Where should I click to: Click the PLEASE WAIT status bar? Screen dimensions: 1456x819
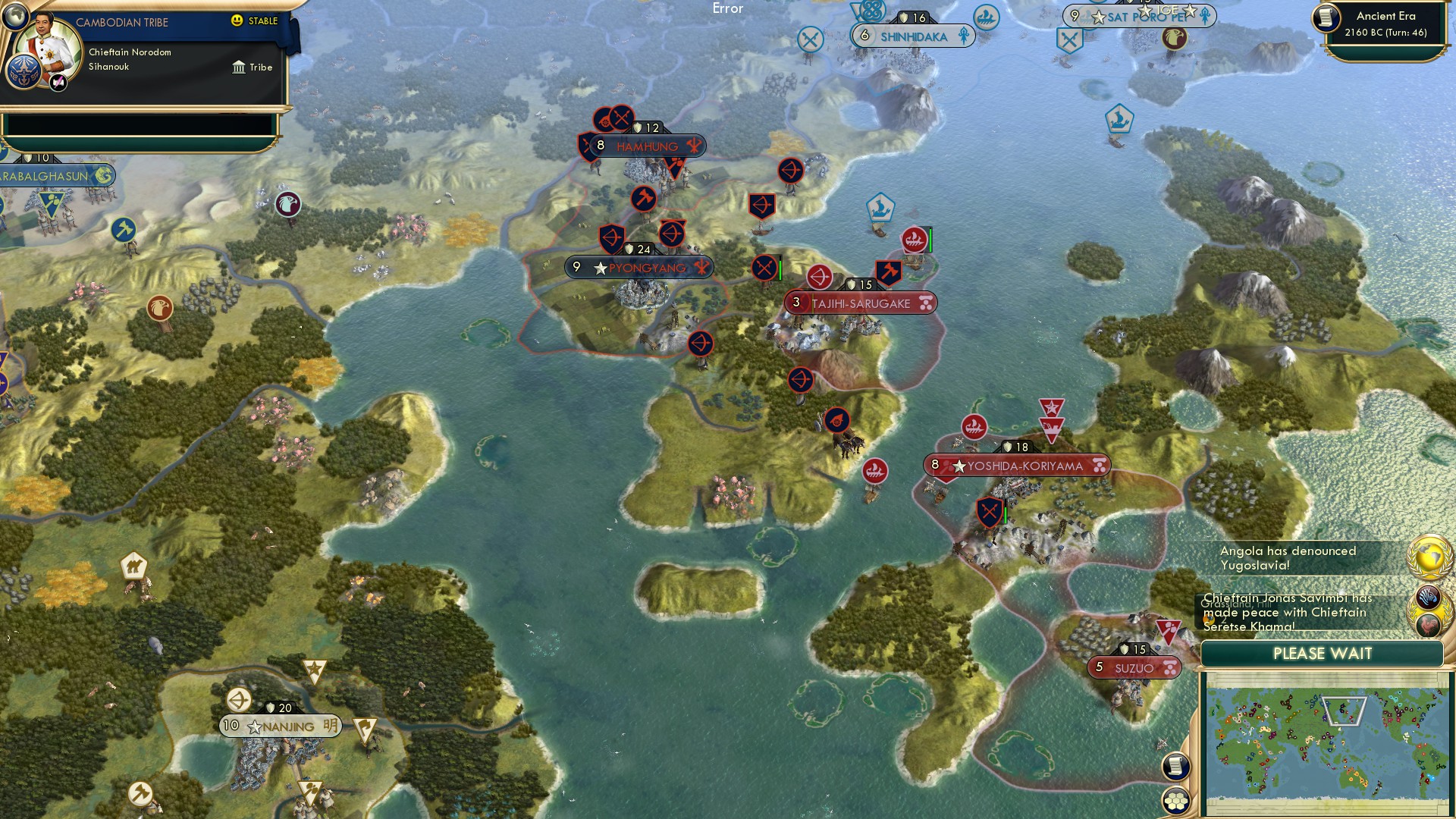click(1322, 653)
